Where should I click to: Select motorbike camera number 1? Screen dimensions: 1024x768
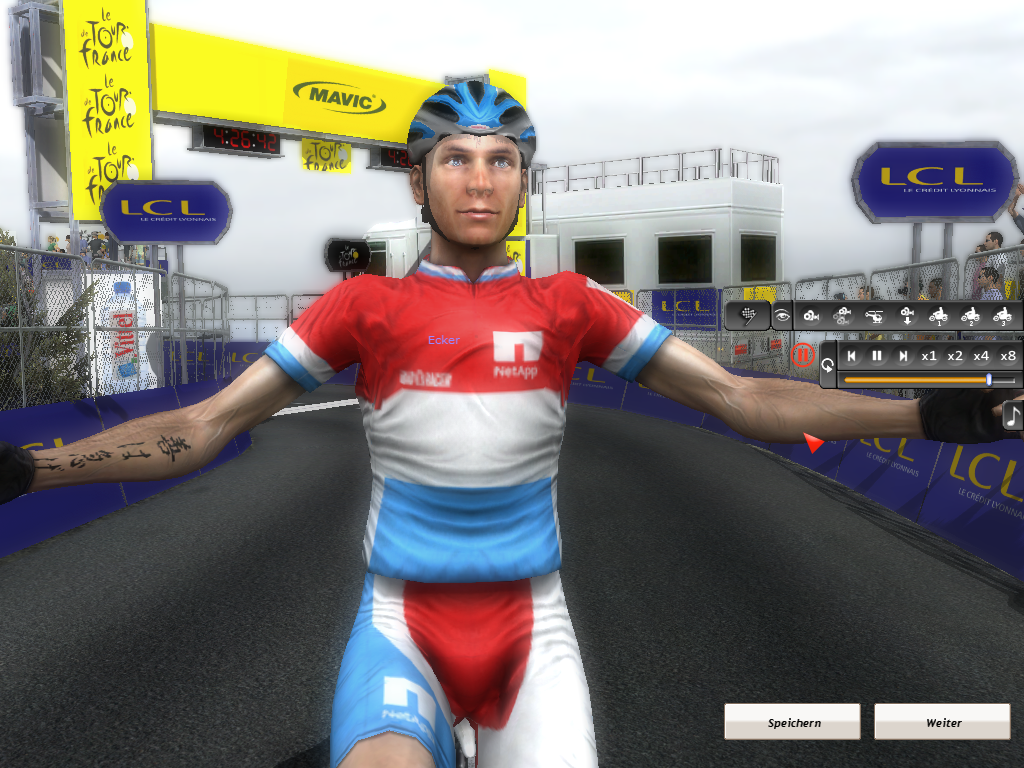pyautogui.click(x=938, y=316)
